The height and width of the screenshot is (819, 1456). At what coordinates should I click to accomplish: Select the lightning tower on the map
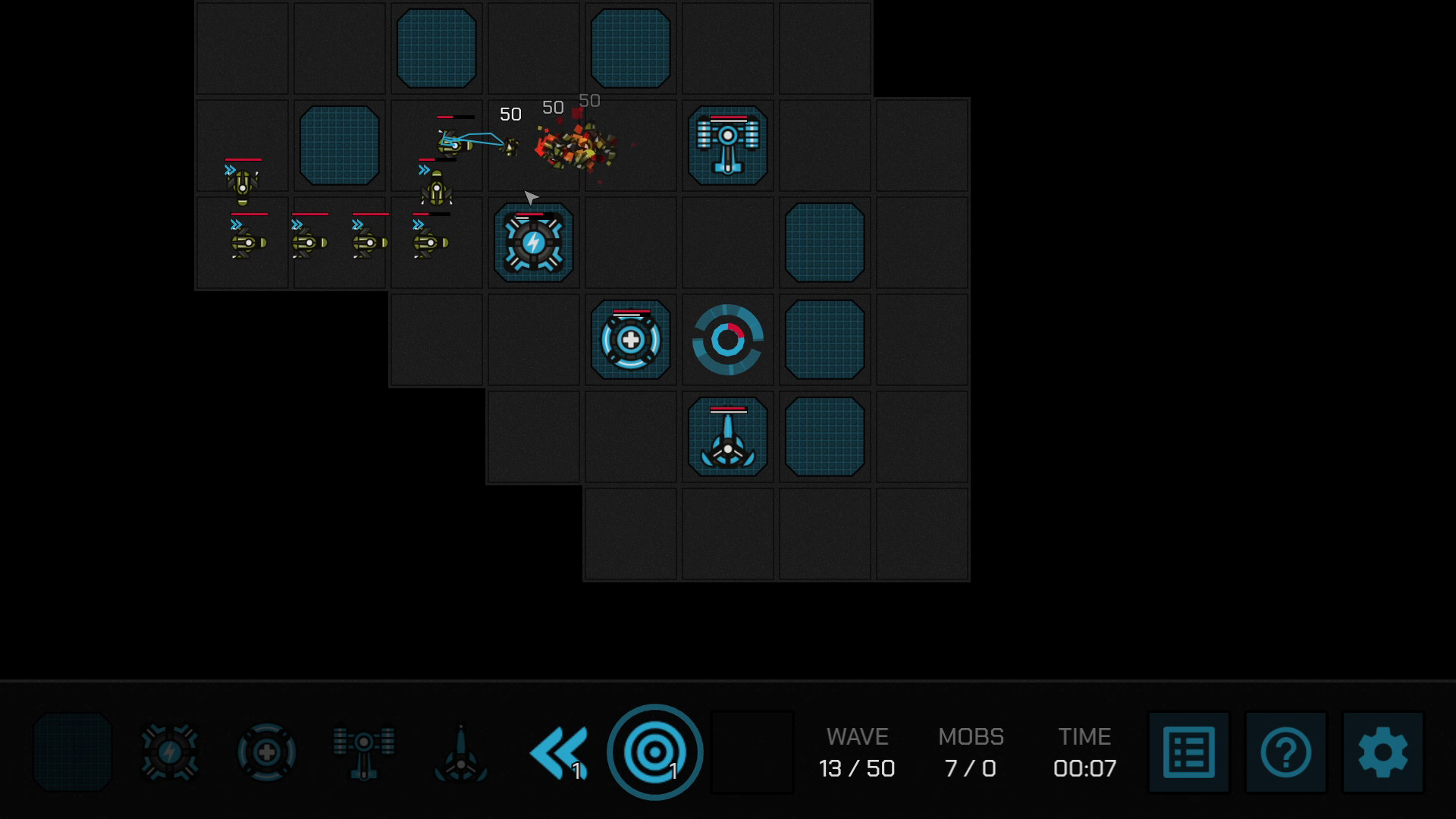point(533,243)
